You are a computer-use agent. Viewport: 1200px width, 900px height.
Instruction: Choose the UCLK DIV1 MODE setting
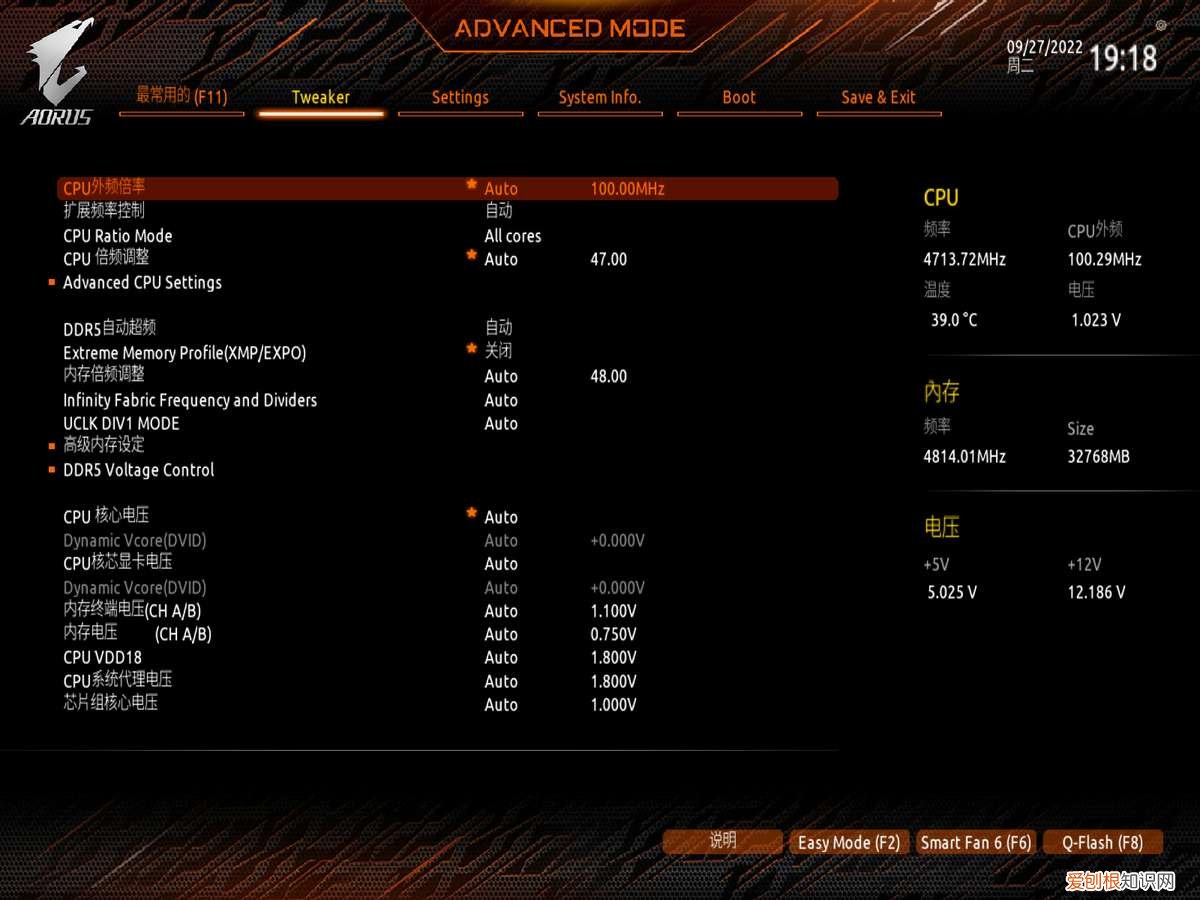coord(121,424)
